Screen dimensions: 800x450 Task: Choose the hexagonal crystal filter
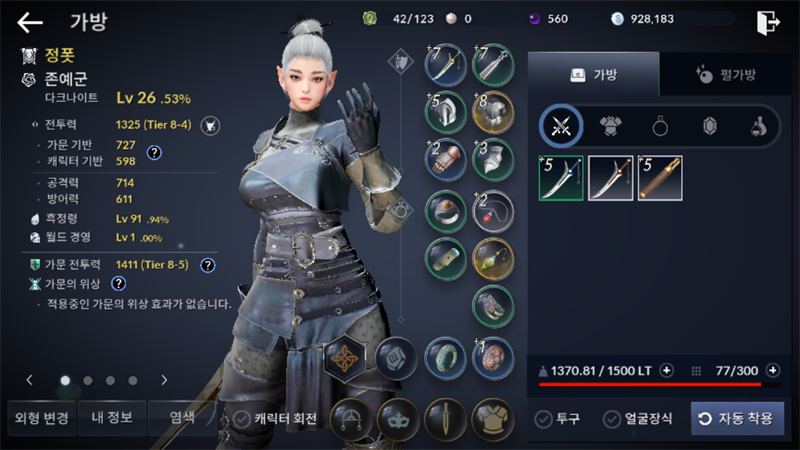coord(709,126)
